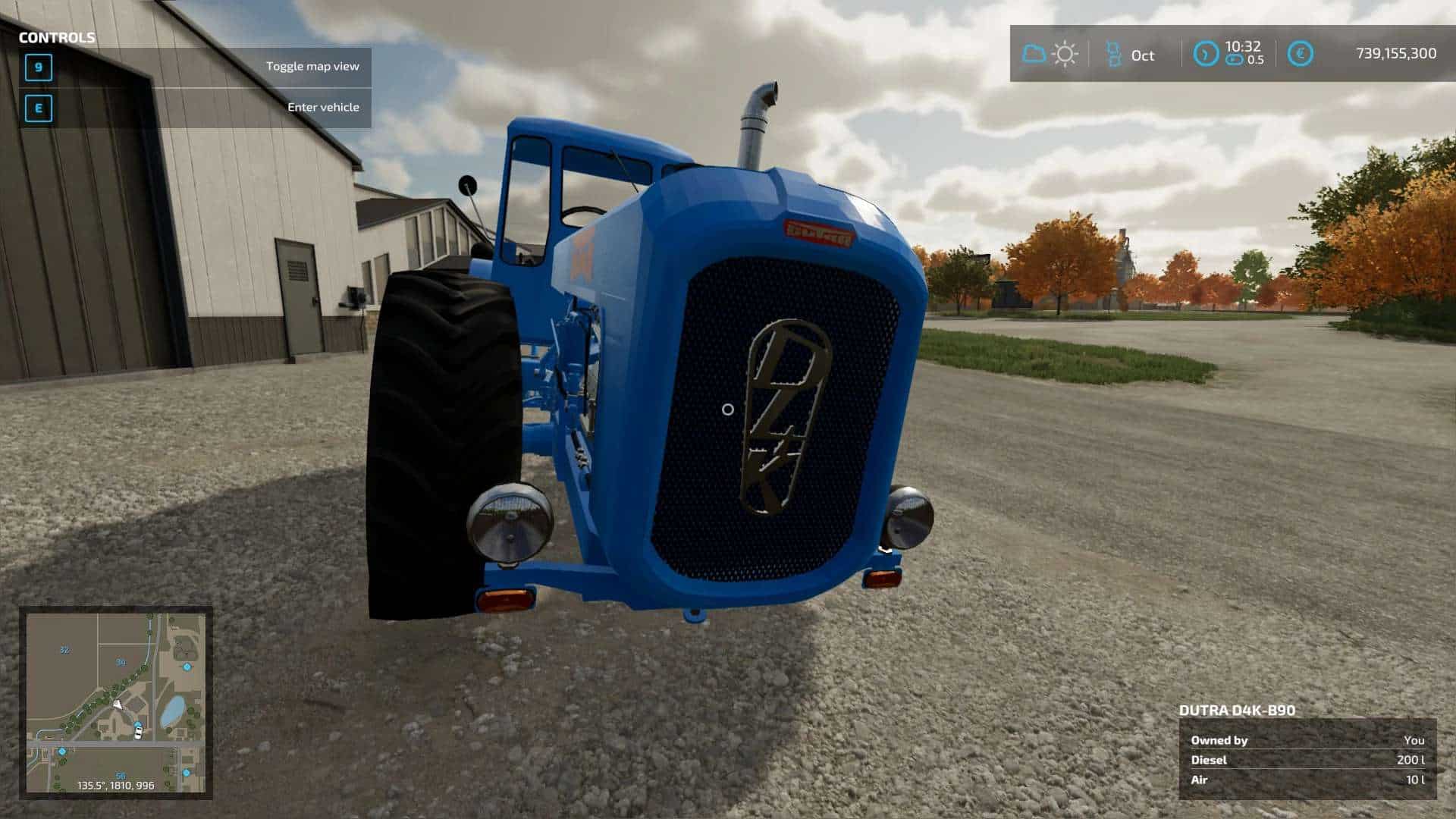Click the cloud and sun weather icon
The width and height of the screenshot is (1456, 819).
tap(1050, 55)
